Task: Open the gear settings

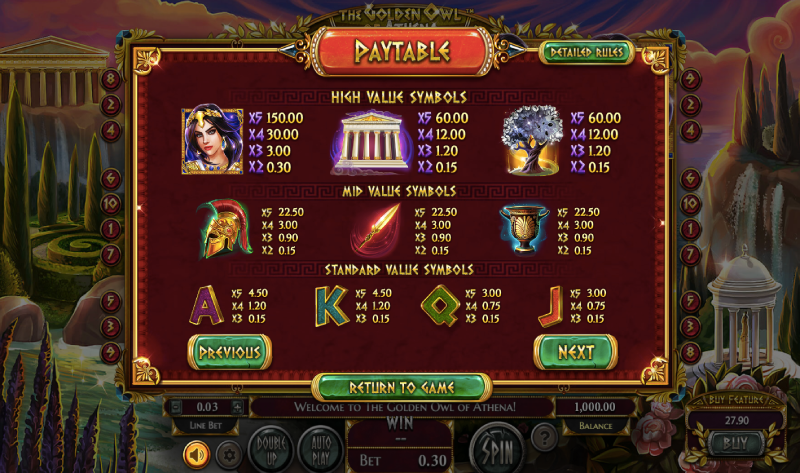Action: tap(228, 455)
